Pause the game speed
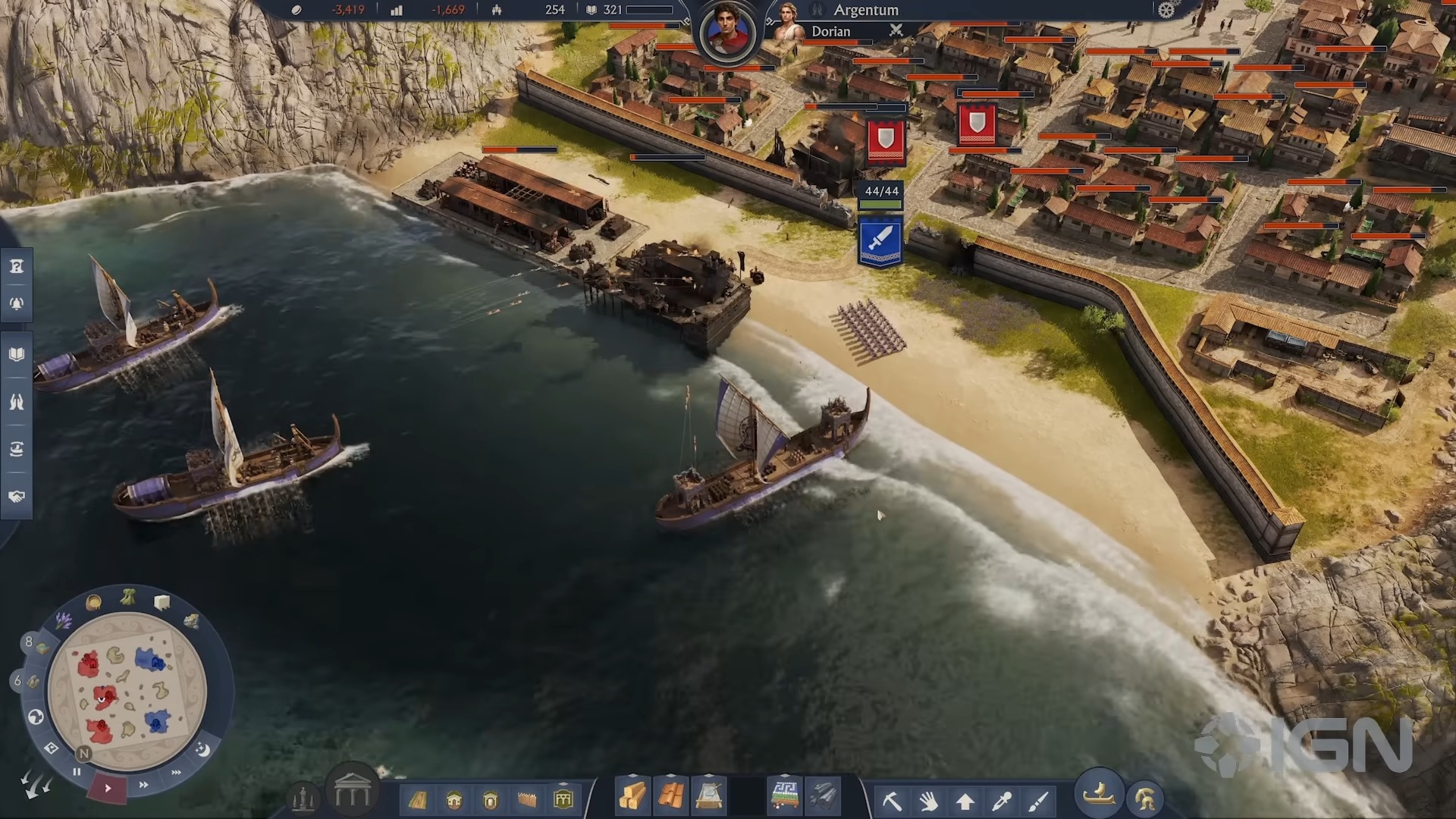The image size is (1456, 819). click(x=77, y=772)
